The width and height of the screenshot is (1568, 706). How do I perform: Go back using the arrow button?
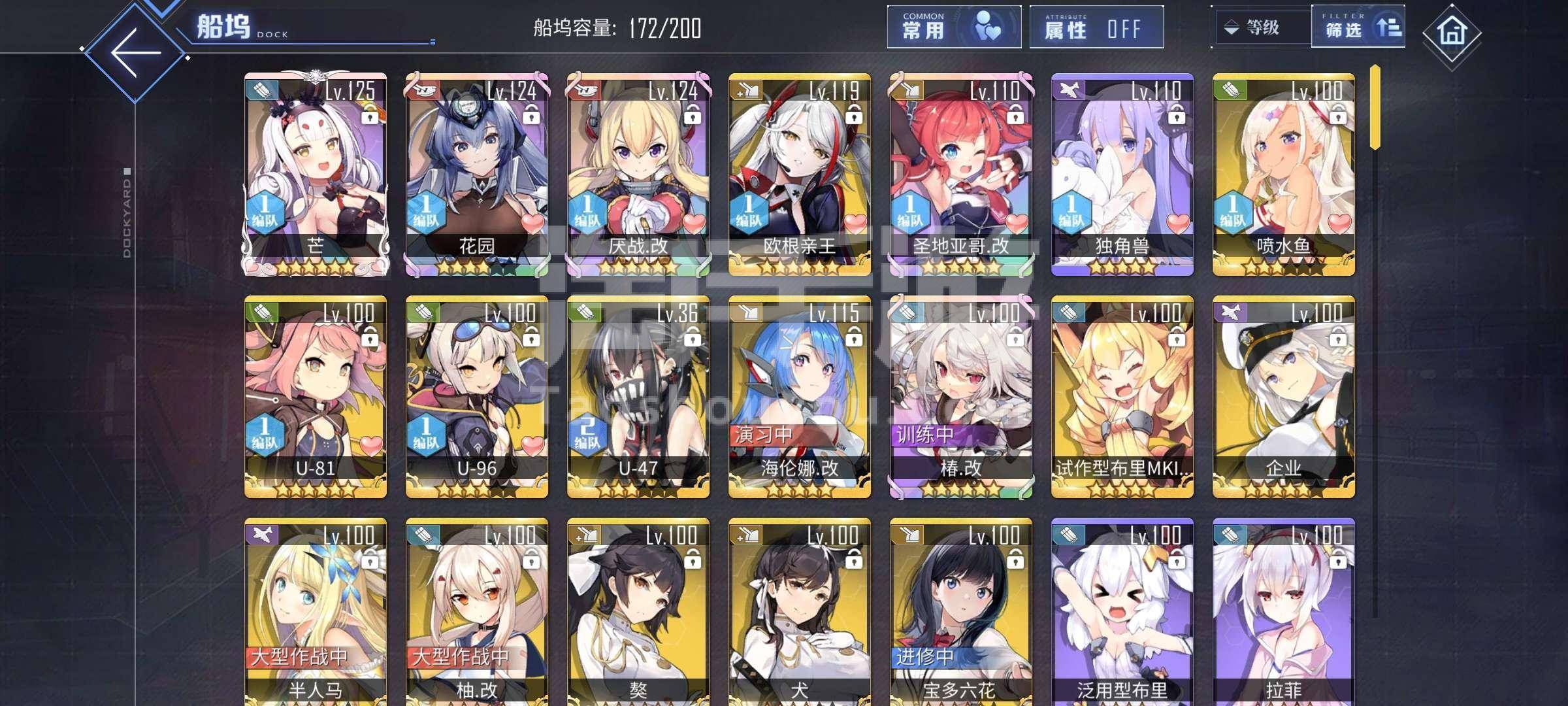click(136, 54)
